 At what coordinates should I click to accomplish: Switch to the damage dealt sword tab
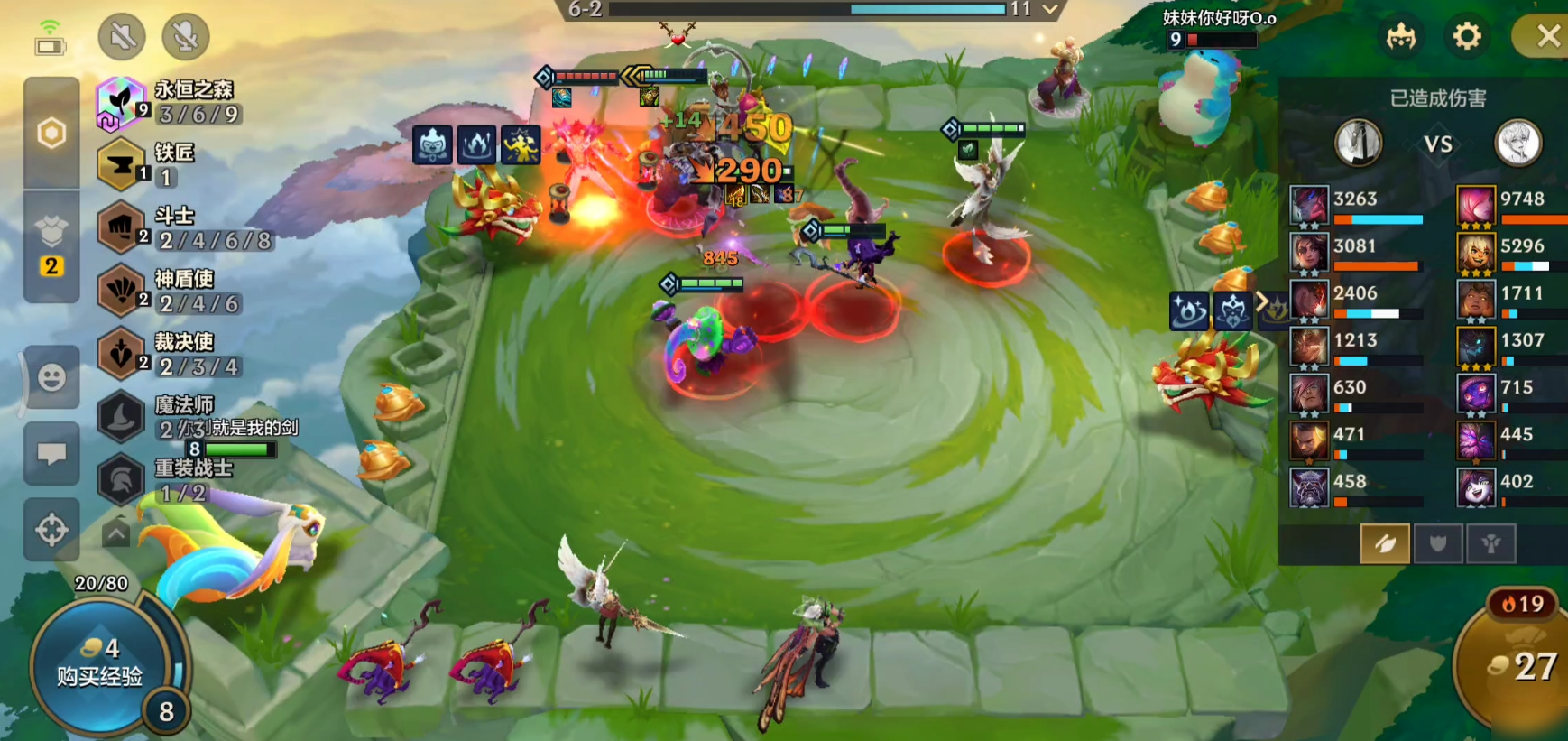(1385, 543)
